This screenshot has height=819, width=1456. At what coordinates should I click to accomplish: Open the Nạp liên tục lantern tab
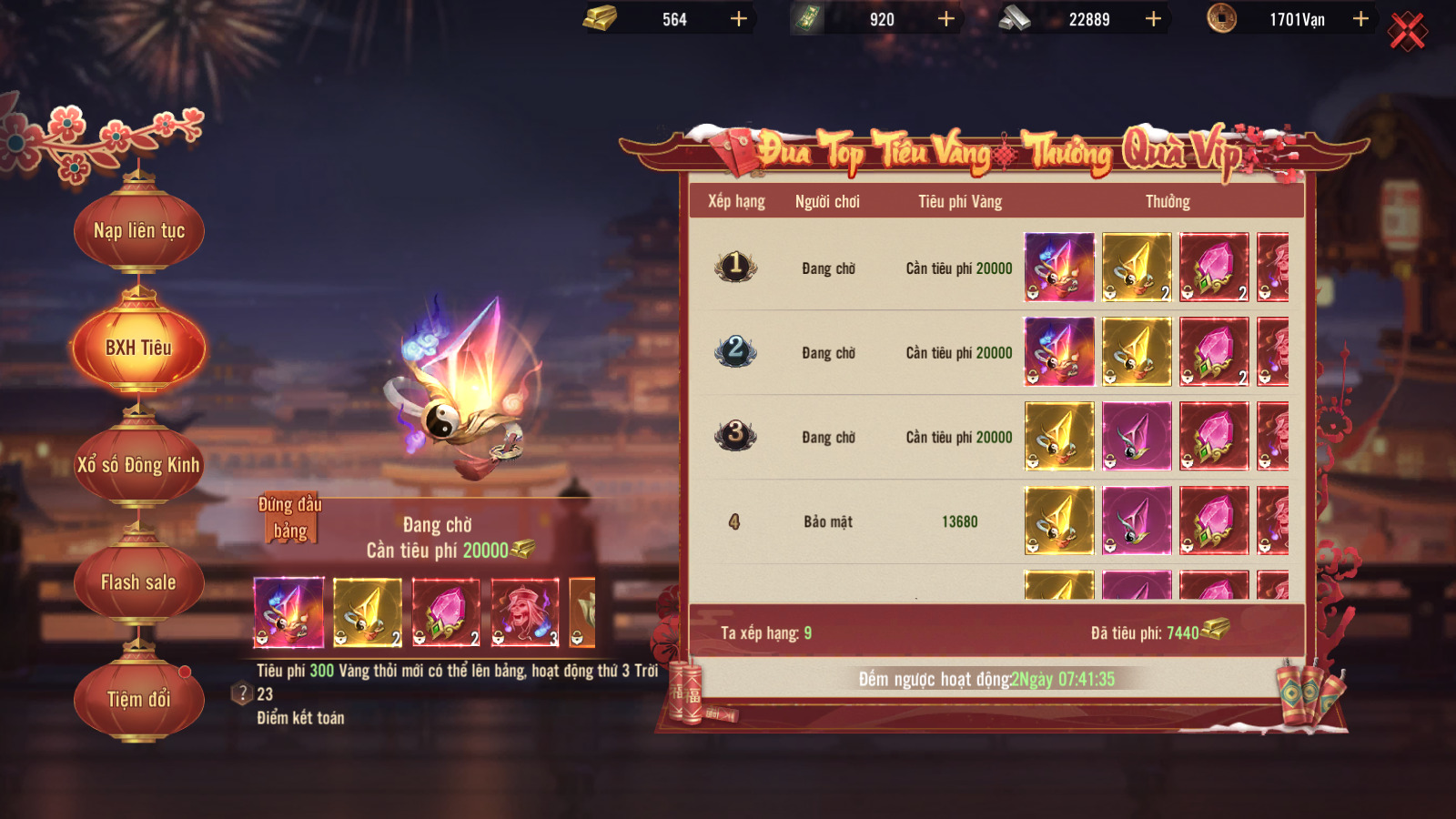point(138,231)
